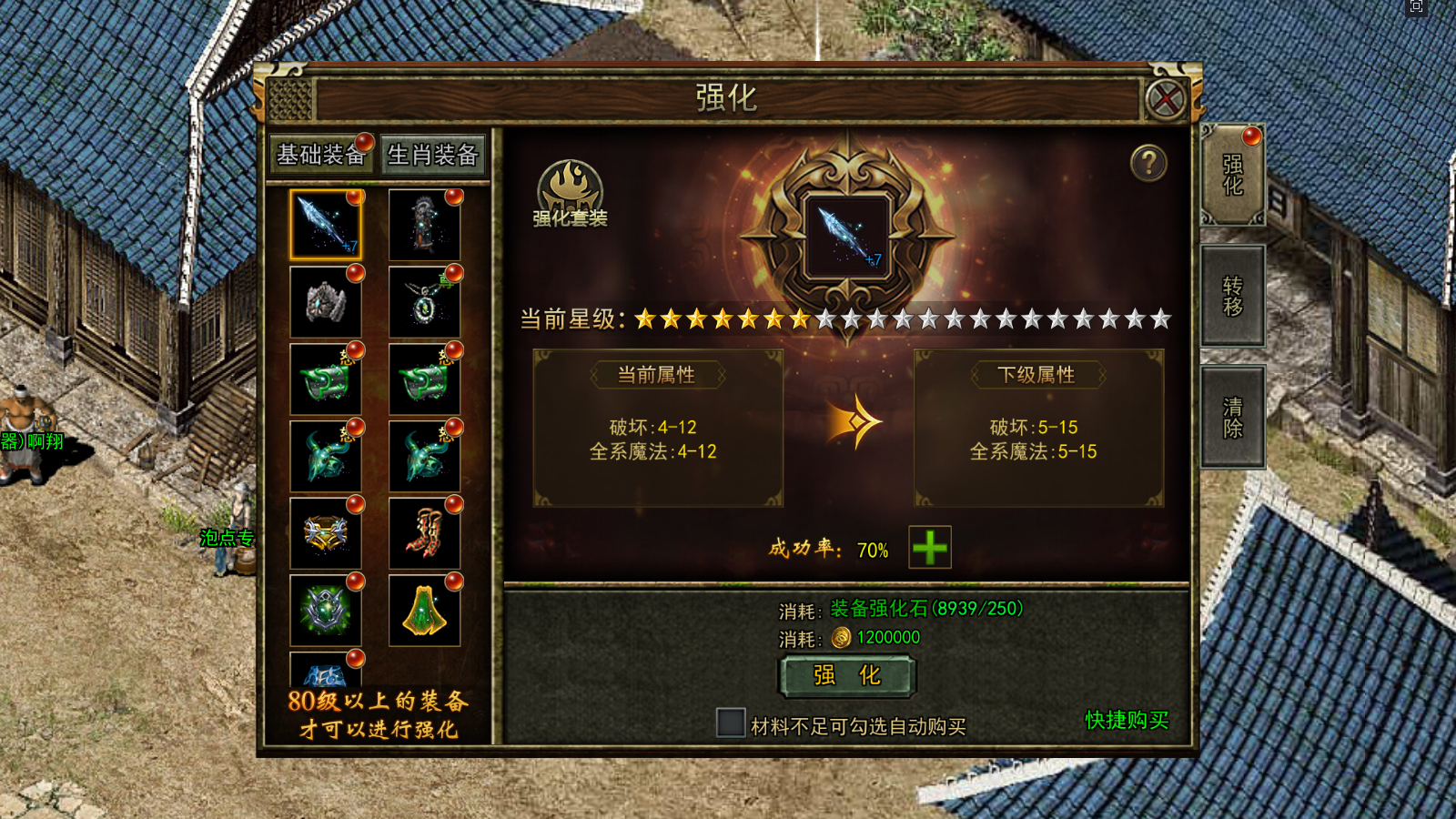Choose the green medal emblem slot

coord(326,609)
